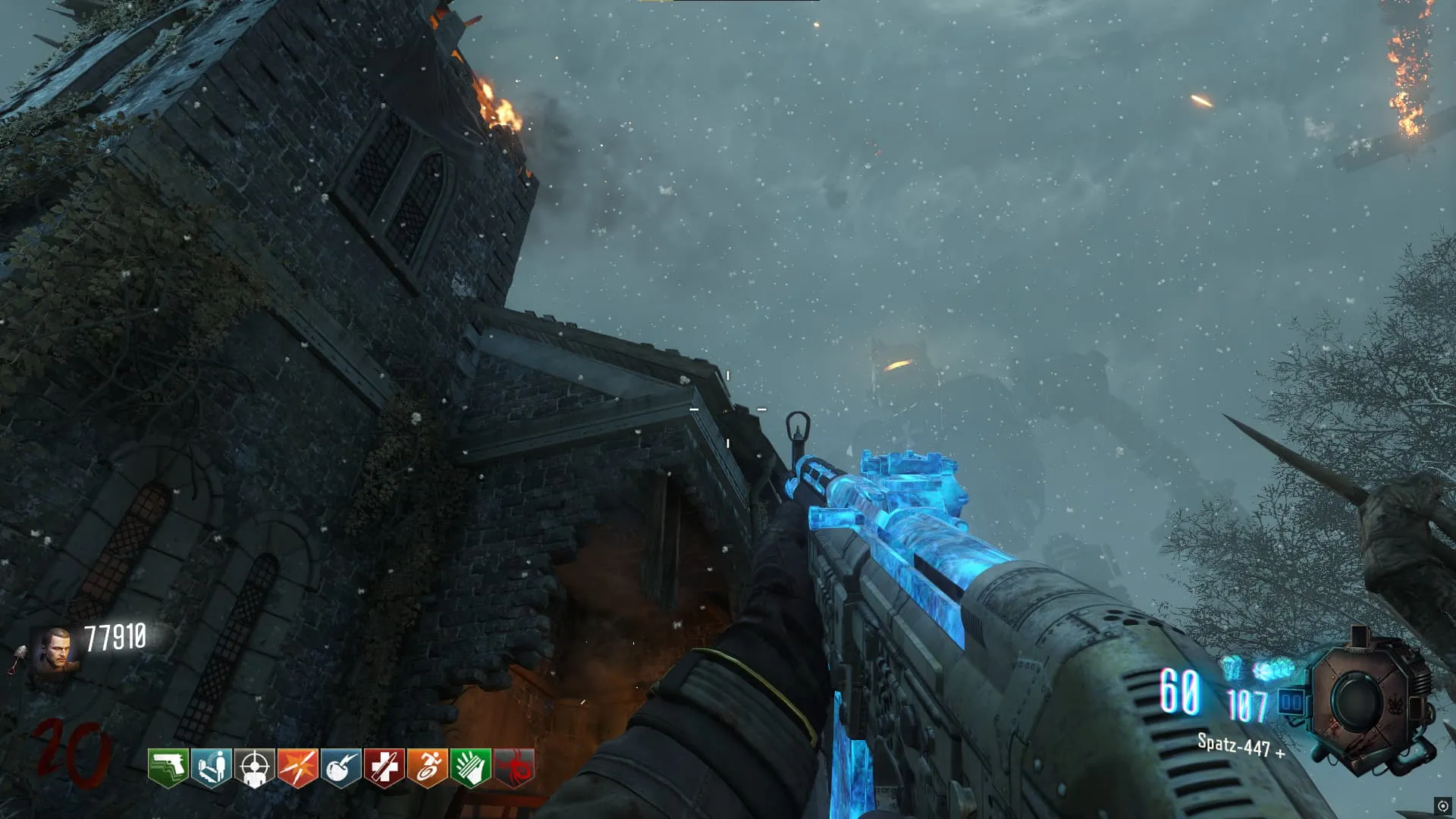Click the Stamin-Up runner perk icon
This screenshot has height=819, width=1456.
tap(428, 767)
